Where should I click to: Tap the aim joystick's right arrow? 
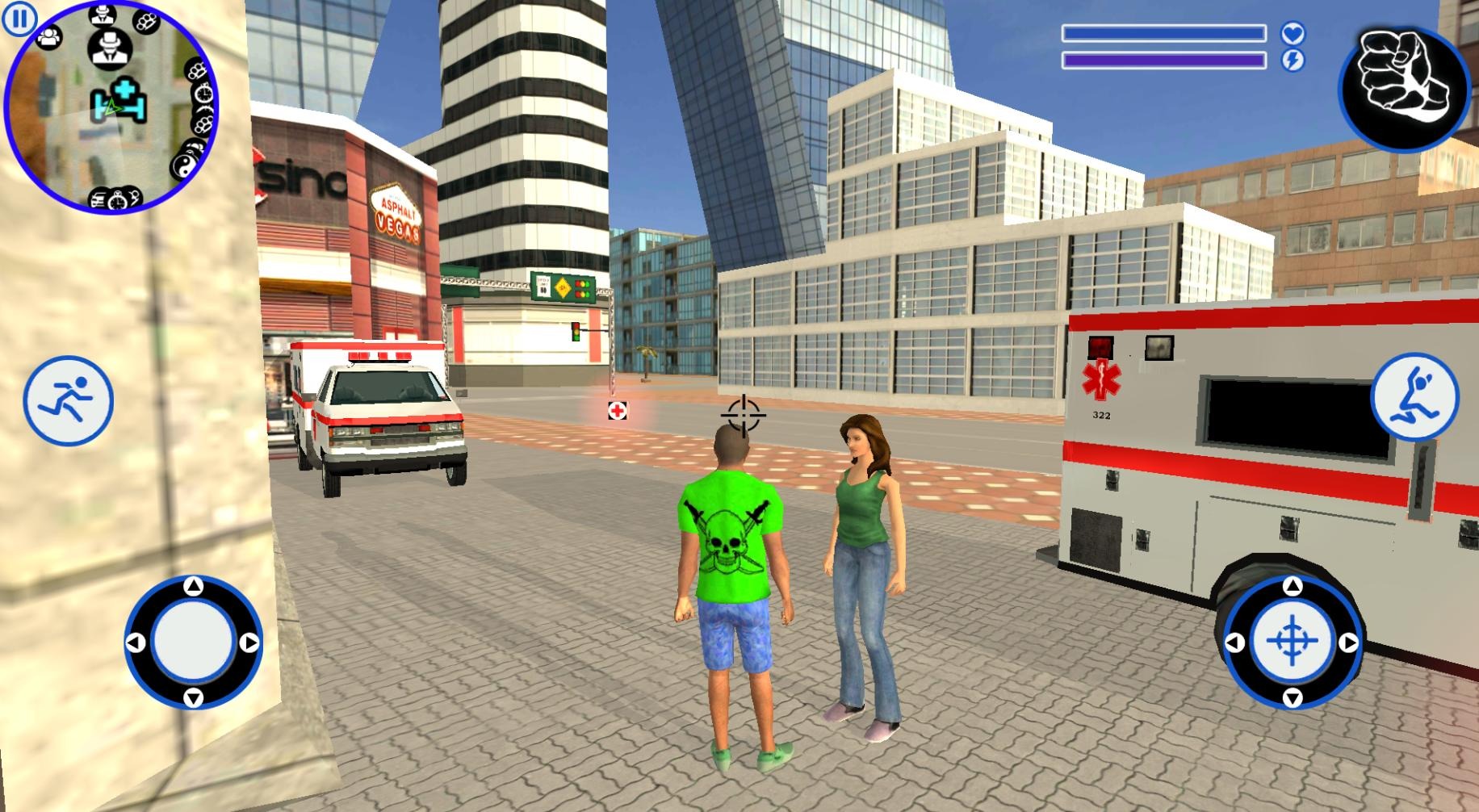[1349, 642]
